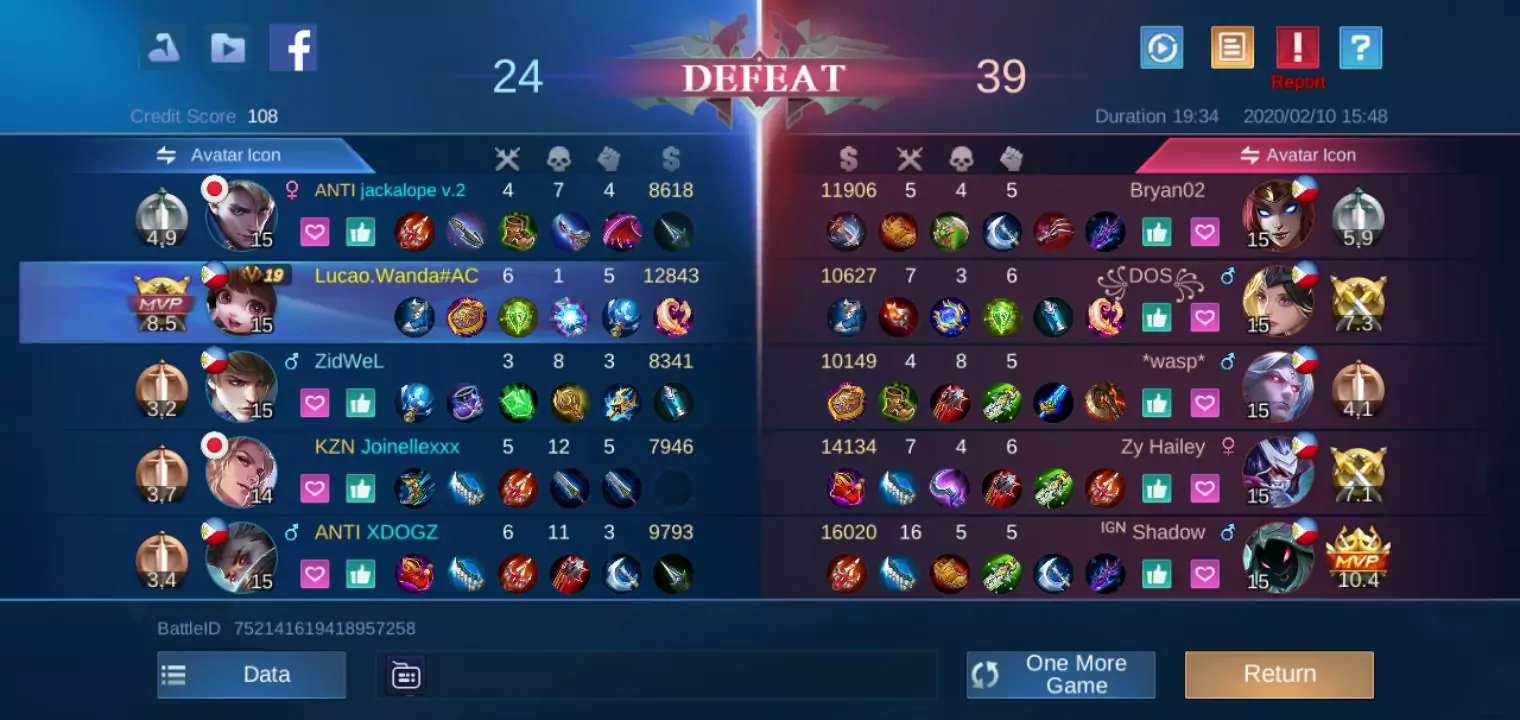Click the flex arm highlights icon top left
This screenshot has height=720, width=1520.
point(162,46)
